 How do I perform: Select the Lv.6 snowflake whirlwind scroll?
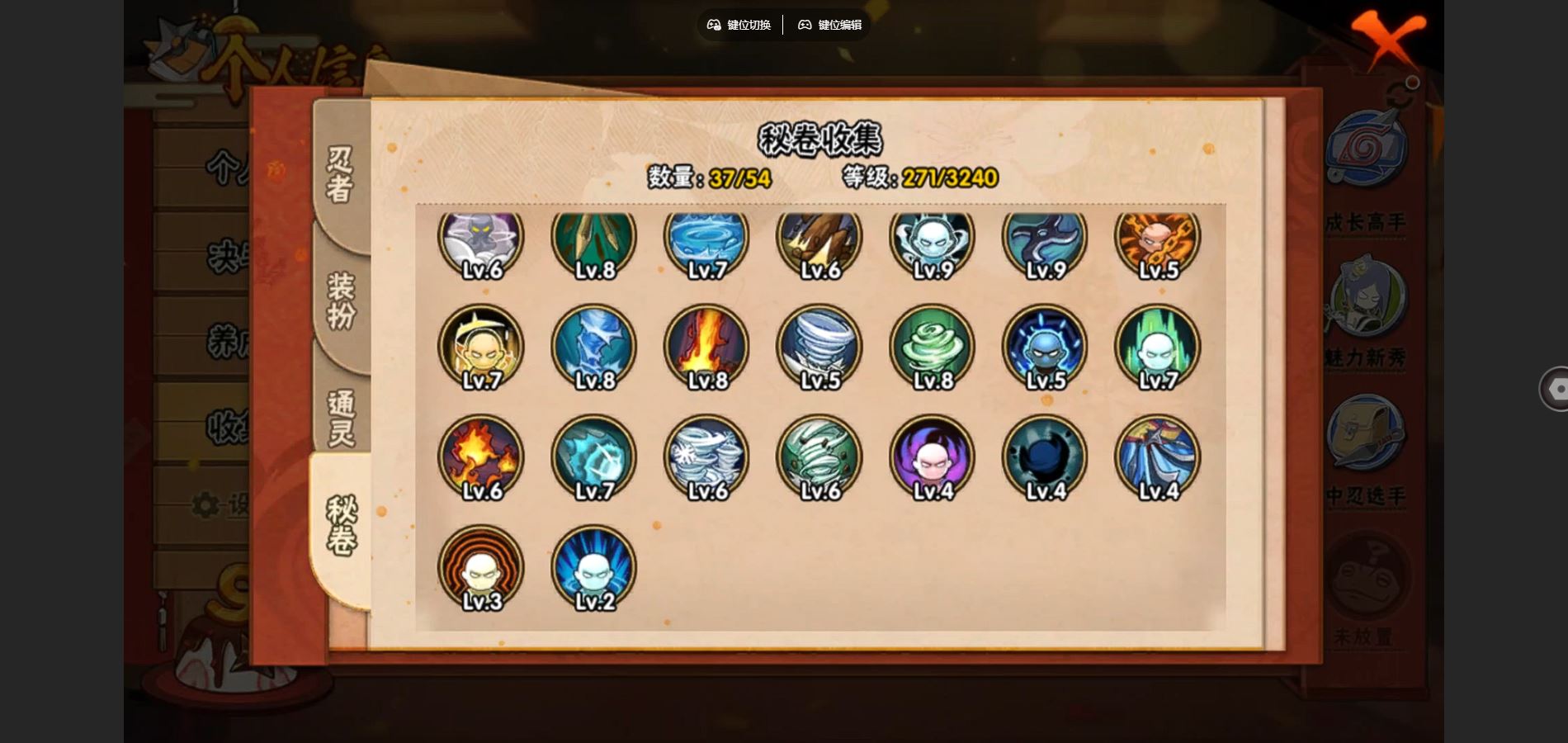tap(706, 457)
